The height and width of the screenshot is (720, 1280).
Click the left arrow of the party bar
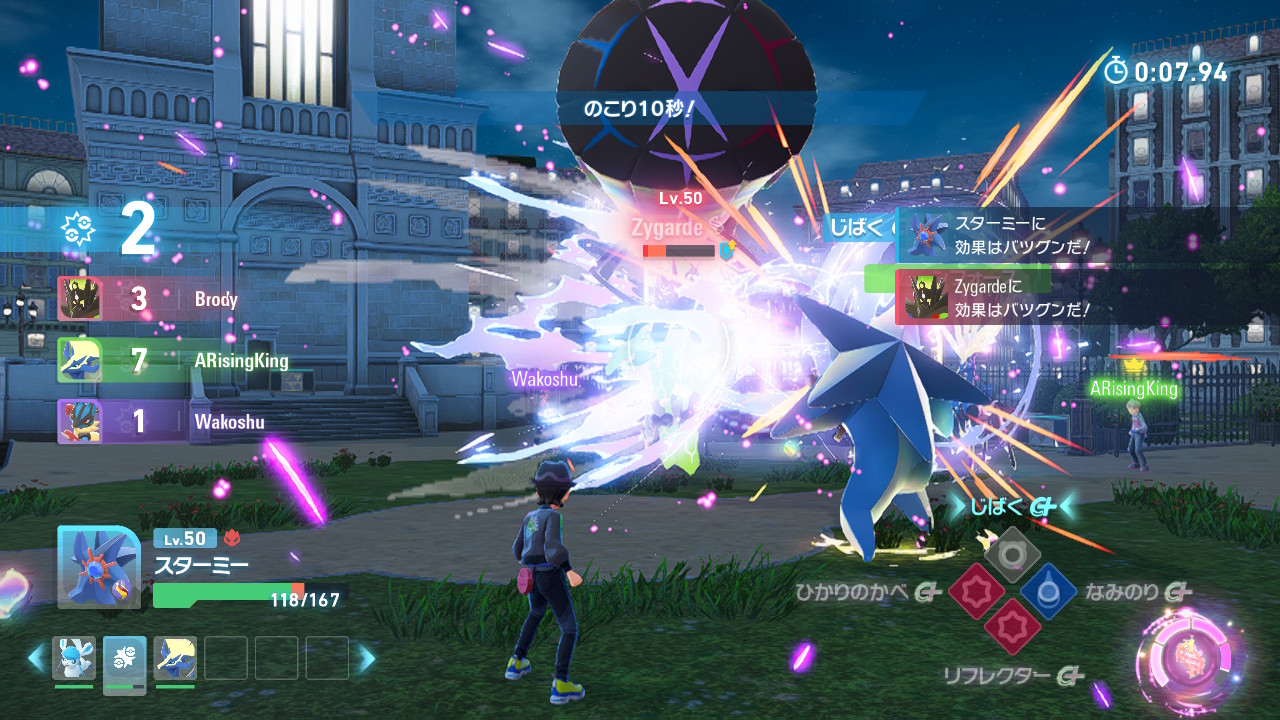[x=37, y=658]
